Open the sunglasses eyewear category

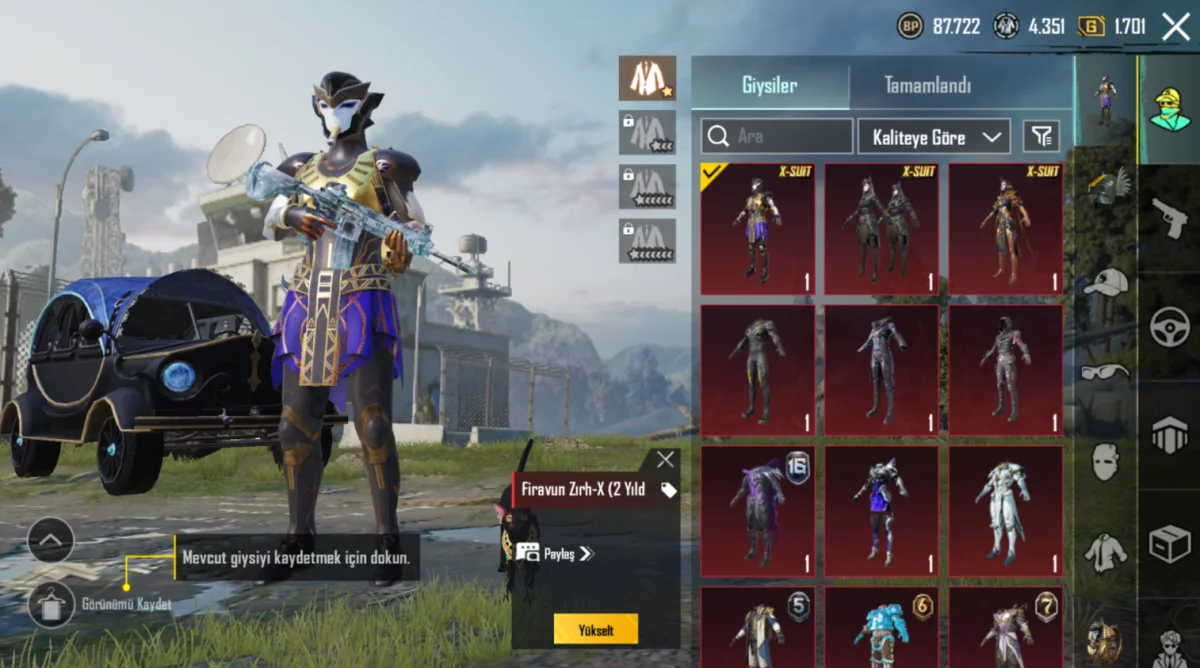(1105, 372)
